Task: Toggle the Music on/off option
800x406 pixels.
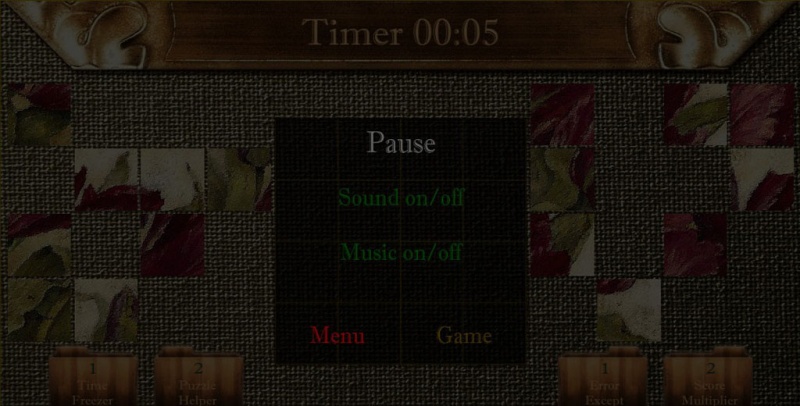Action: (x=401, y=252)
